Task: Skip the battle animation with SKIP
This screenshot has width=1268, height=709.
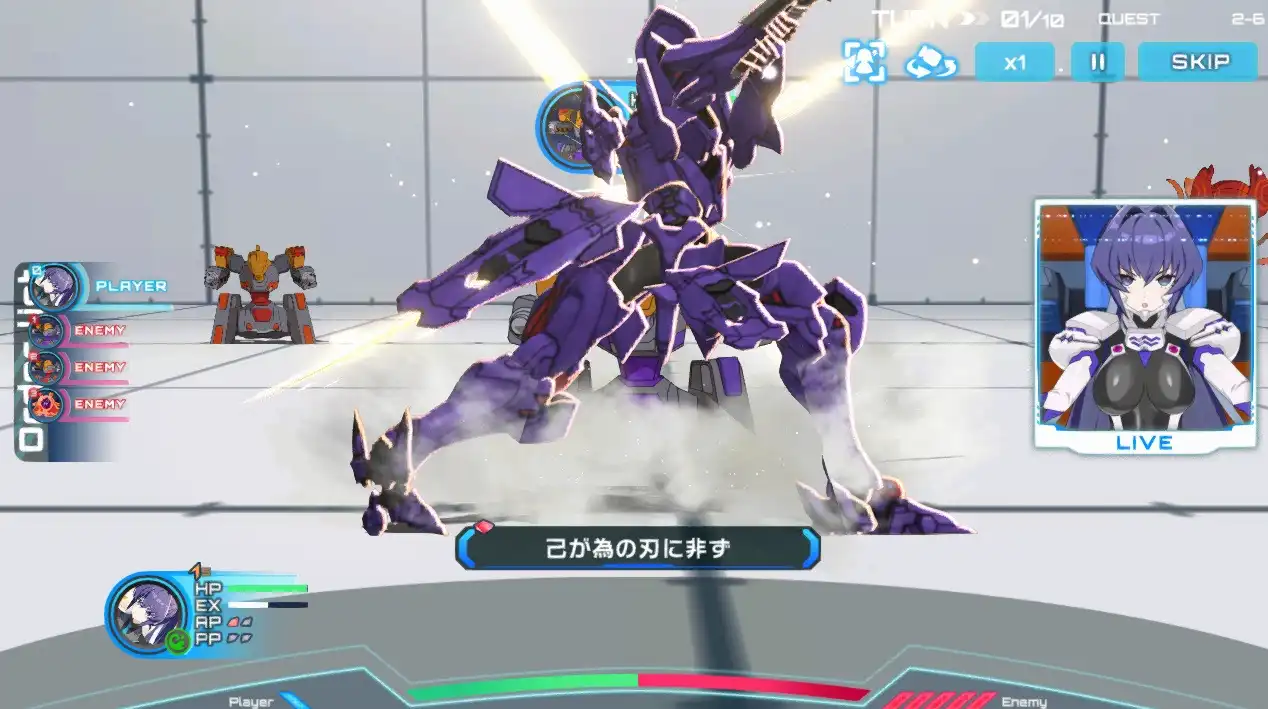Action: (x=1199, y=62)
